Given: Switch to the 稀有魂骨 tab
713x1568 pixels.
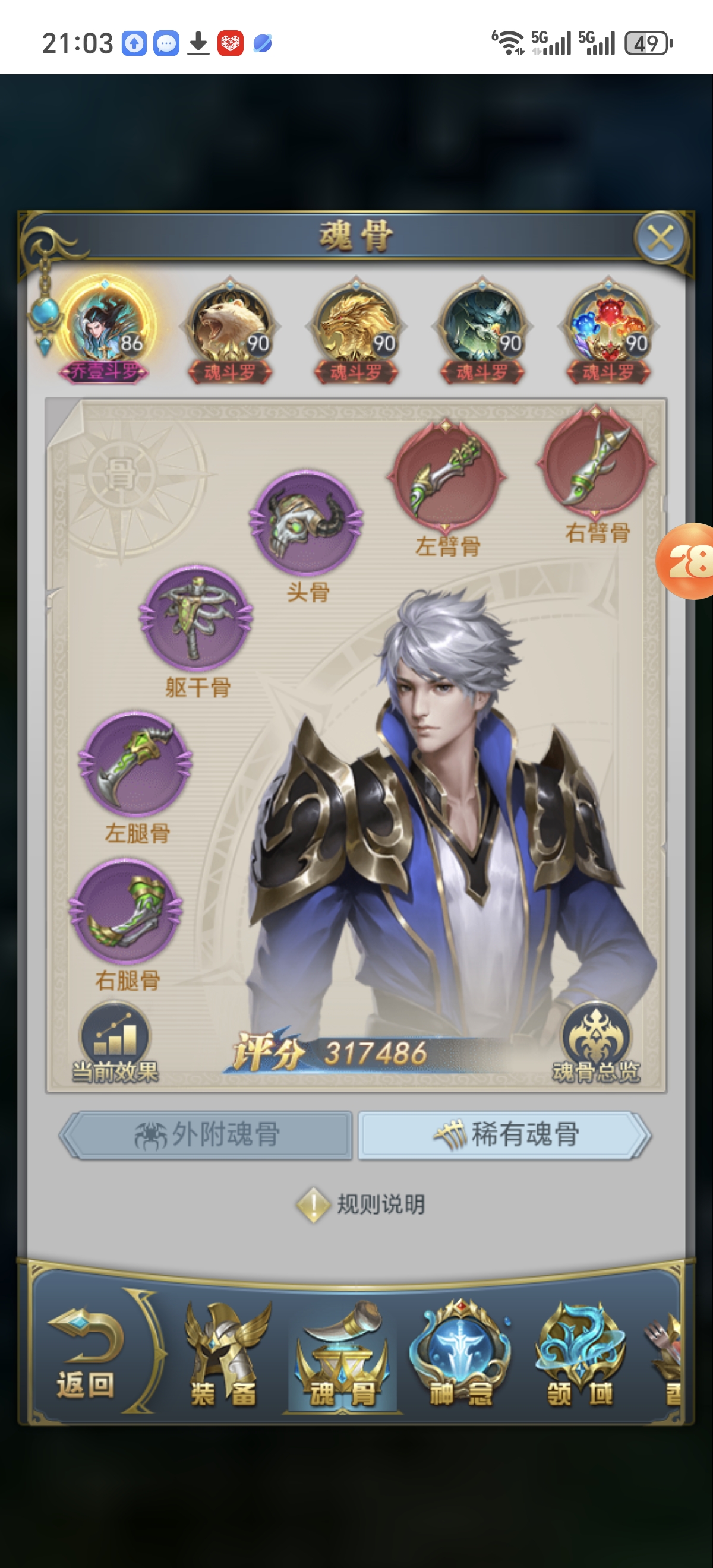Looking at the screenshot, I should 504,1134.
